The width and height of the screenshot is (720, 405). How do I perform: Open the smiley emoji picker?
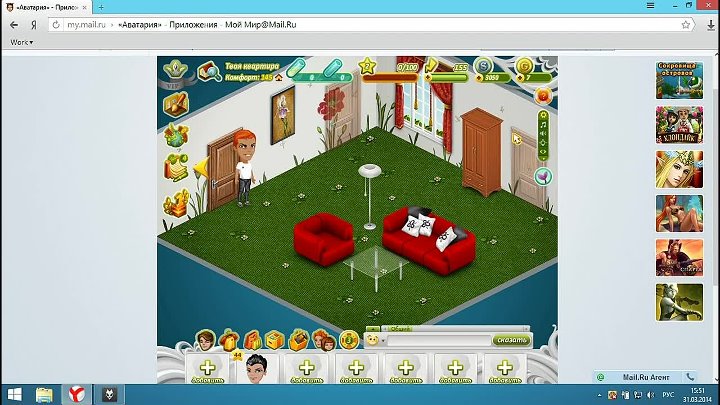[x=372, y=340]
